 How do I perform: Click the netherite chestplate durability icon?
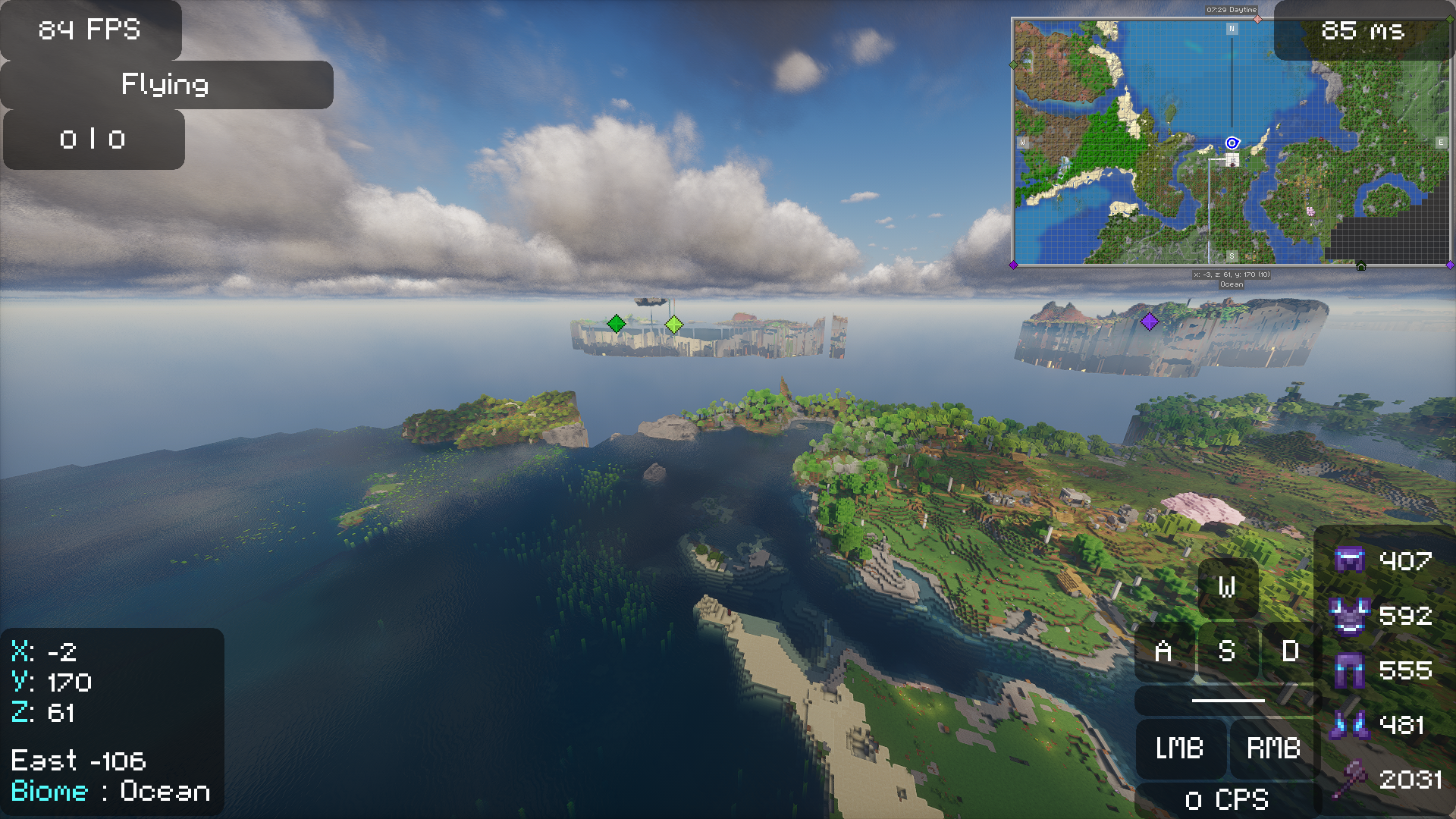[1349, 615]
